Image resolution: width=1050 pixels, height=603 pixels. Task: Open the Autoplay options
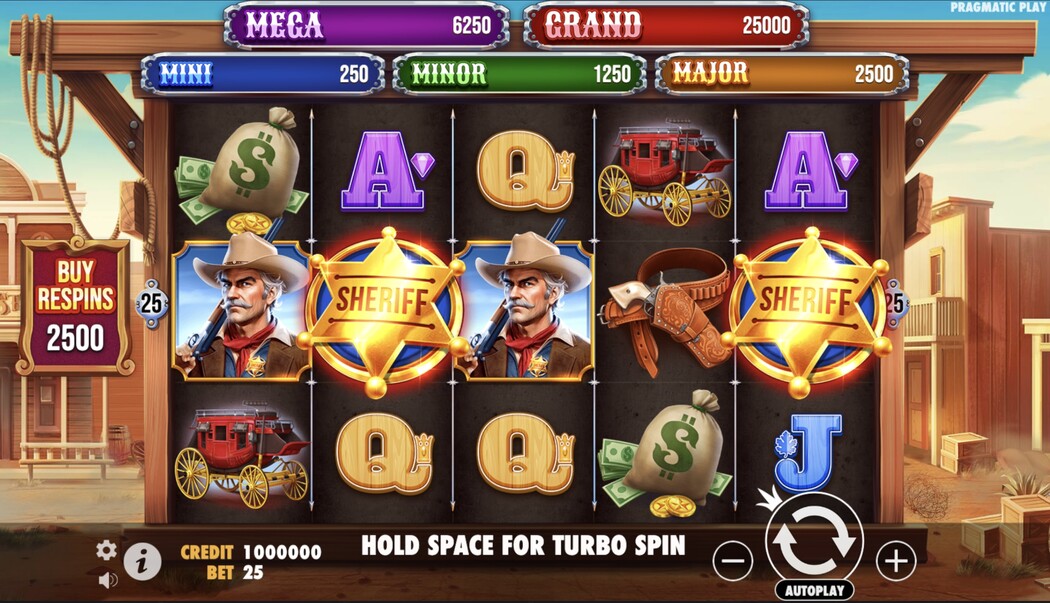point(813,590)
